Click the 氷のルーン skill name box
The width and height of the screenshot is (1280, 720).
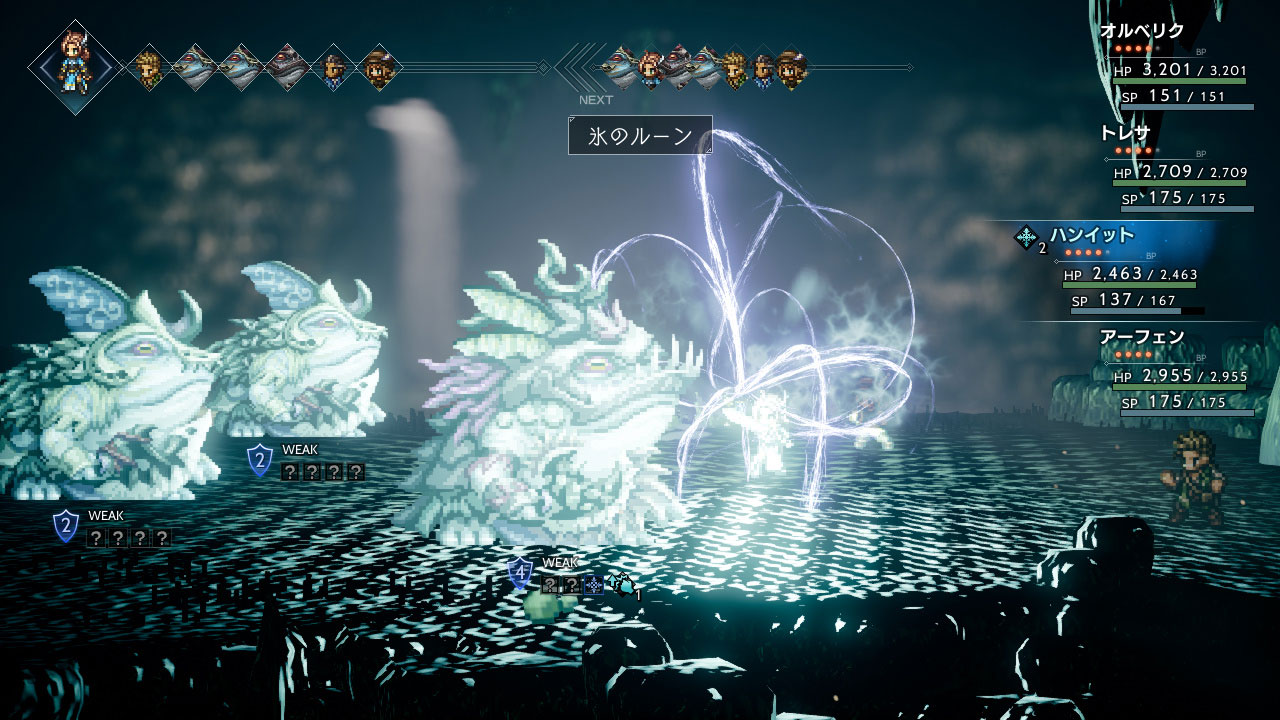pyautogui.click(x=640, y=135)
